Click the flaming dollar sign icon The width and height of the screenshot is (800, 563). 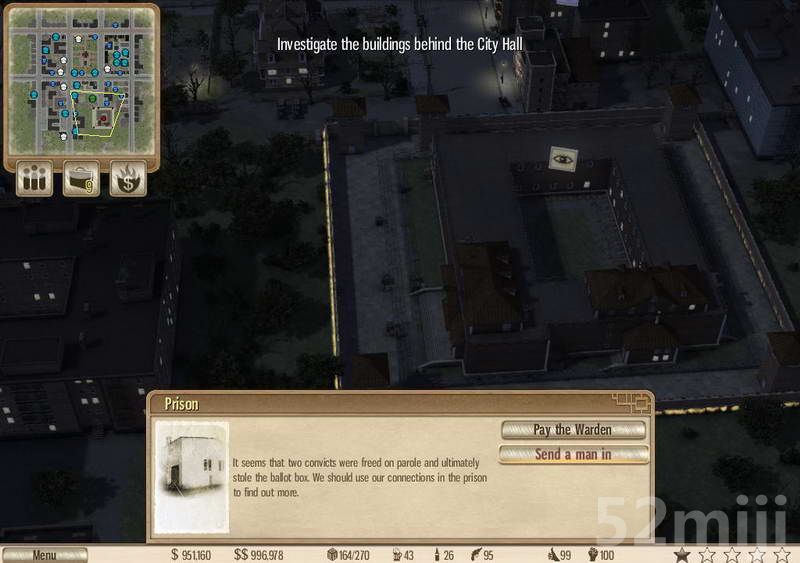click(128, 180)
